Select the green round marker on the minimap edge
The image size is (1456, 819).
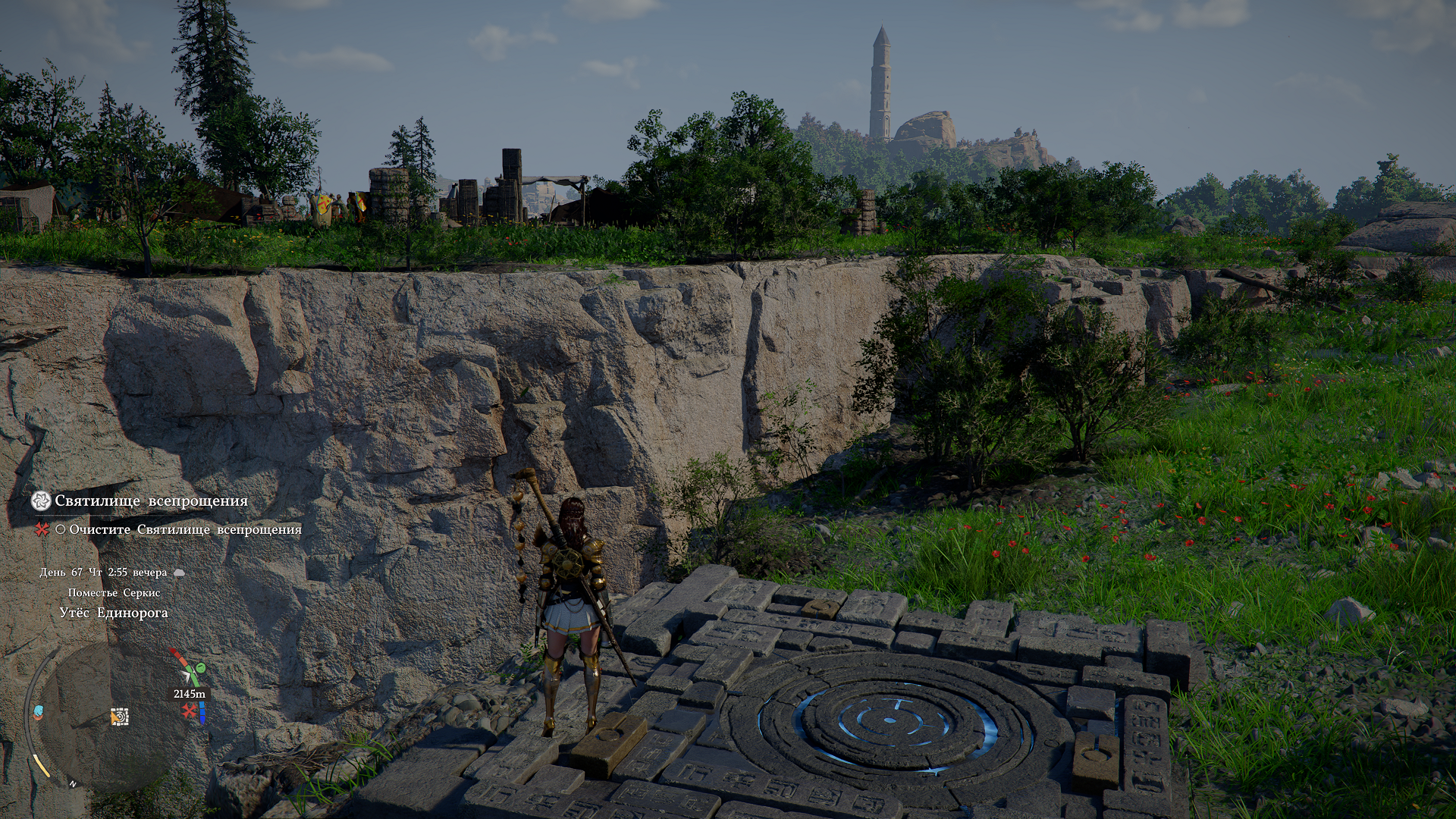click(200, 668)
